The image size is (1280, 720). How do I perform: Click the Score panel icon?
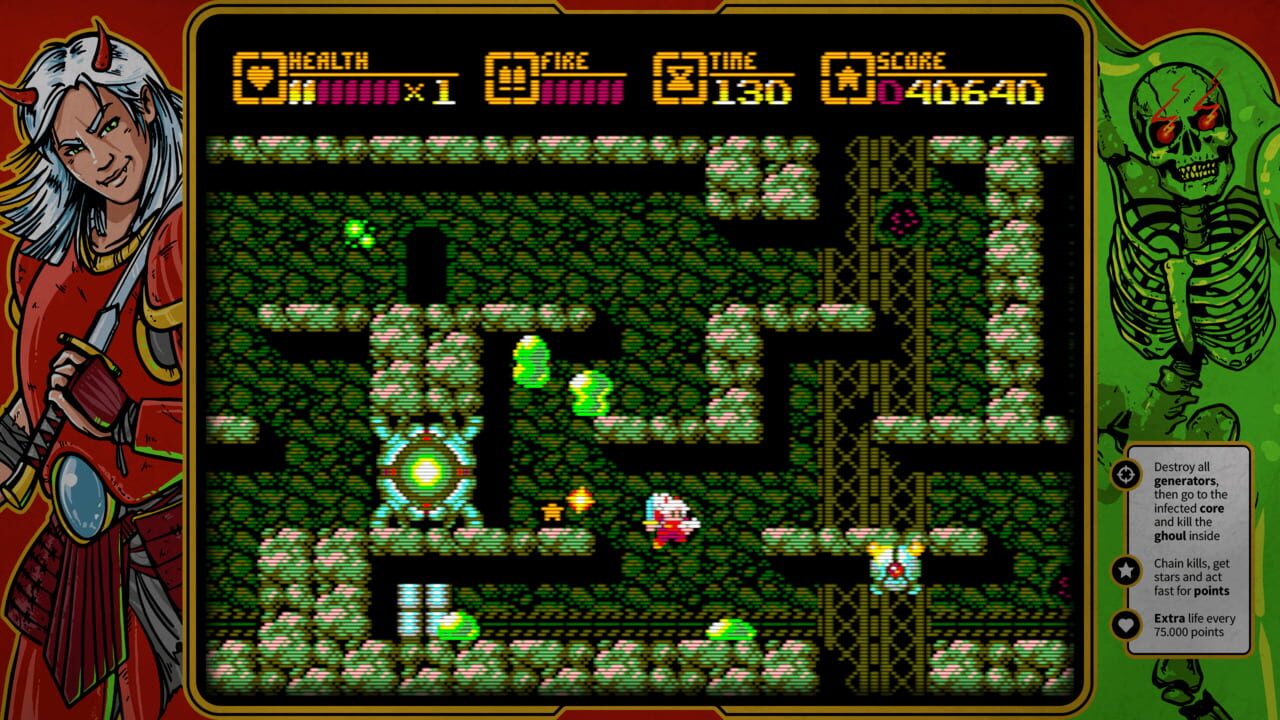point(846,75)
